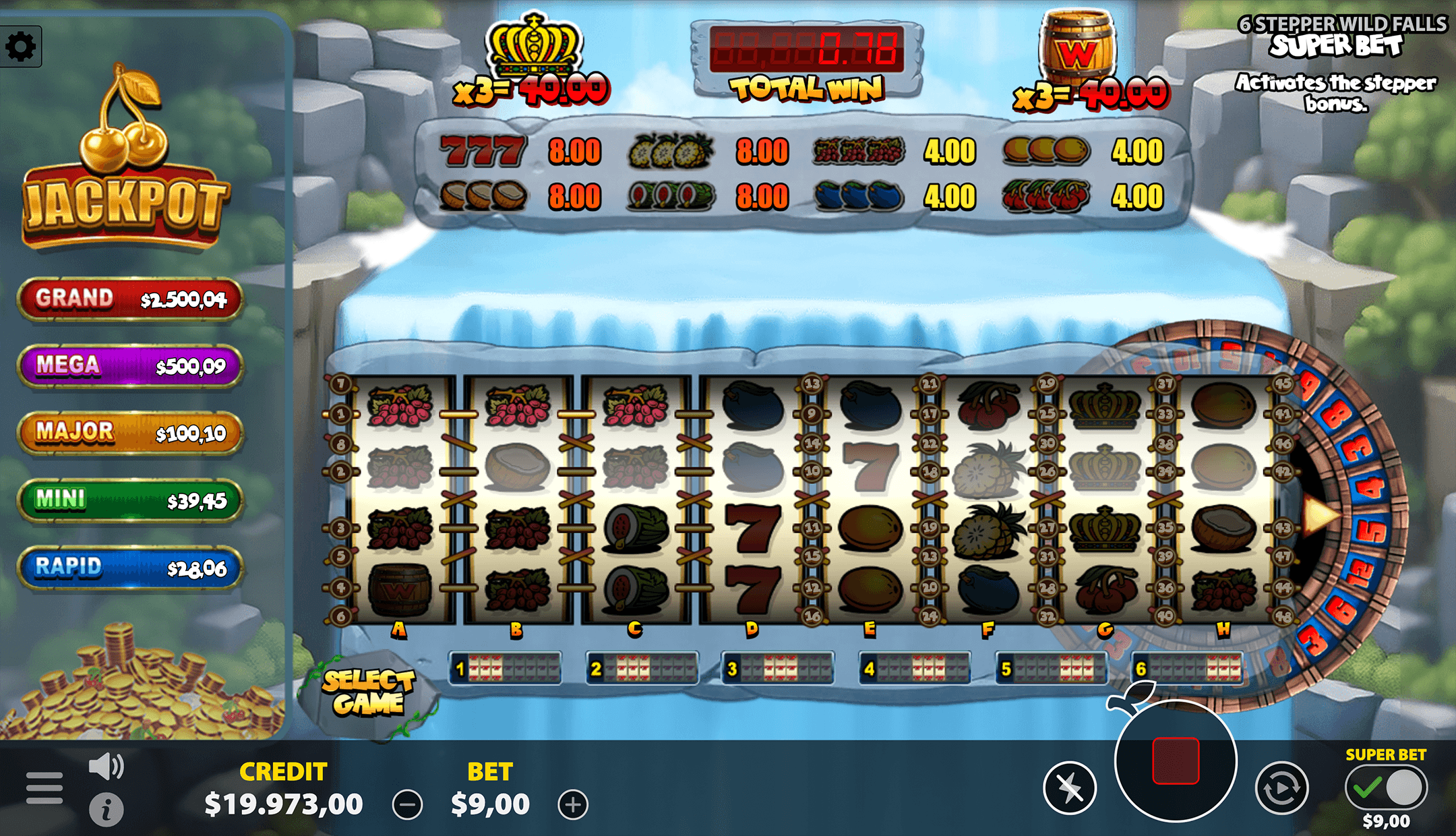This screenshot has height=836, width=1456.
Task: Choose game layout number 5
Action: point(1052,669)
